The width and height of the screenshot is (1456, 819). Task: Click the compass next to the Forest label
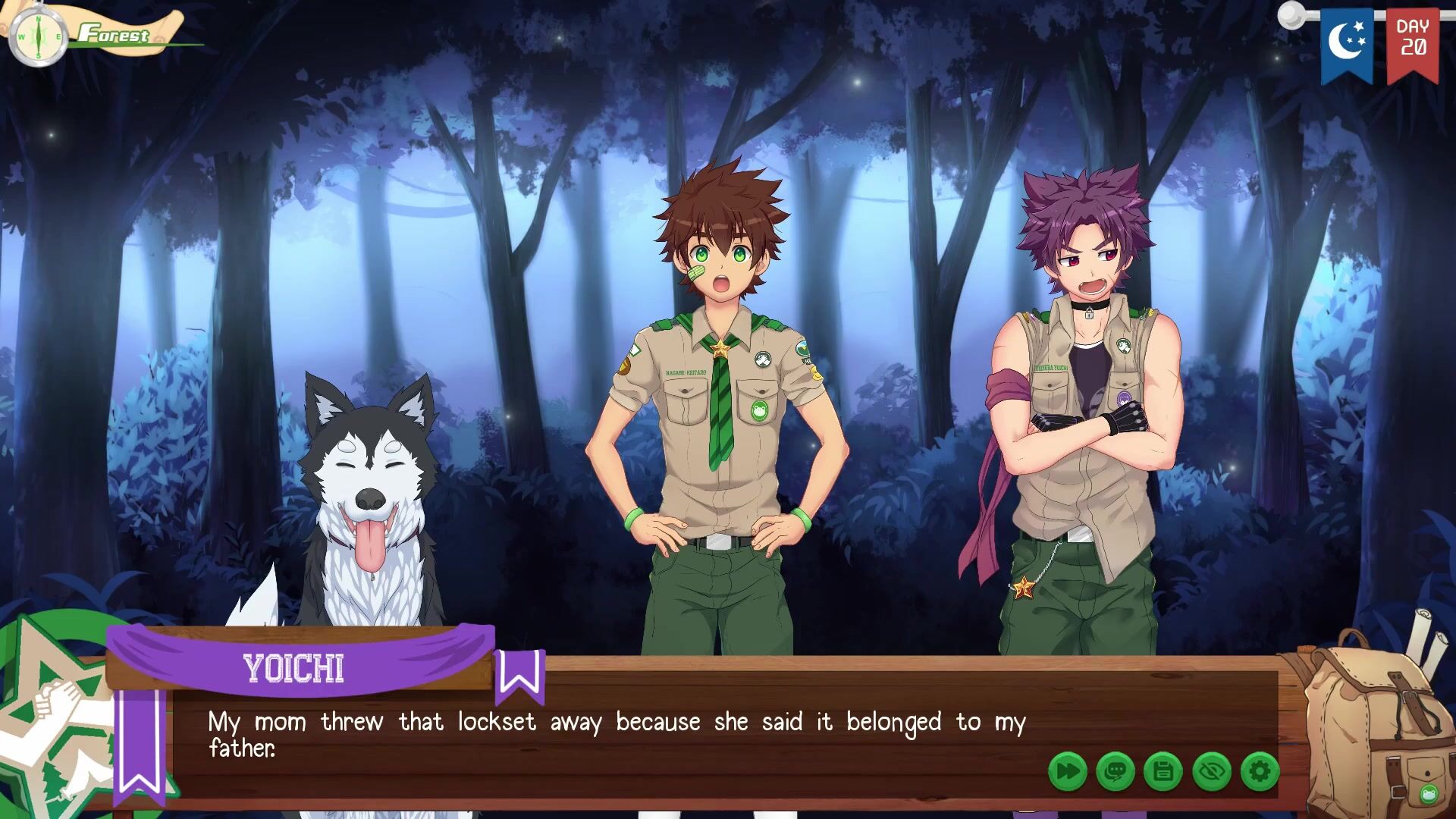tap(38, 36)
